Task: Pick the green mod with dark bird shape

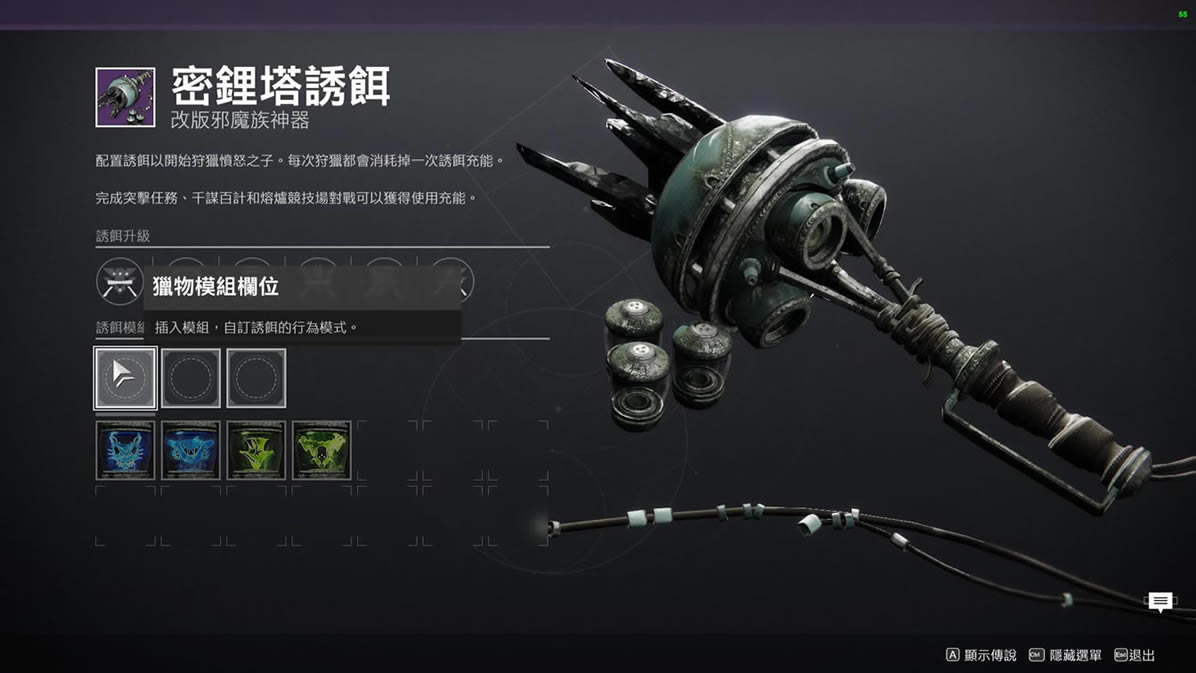Action: click(x=256, y=451)
